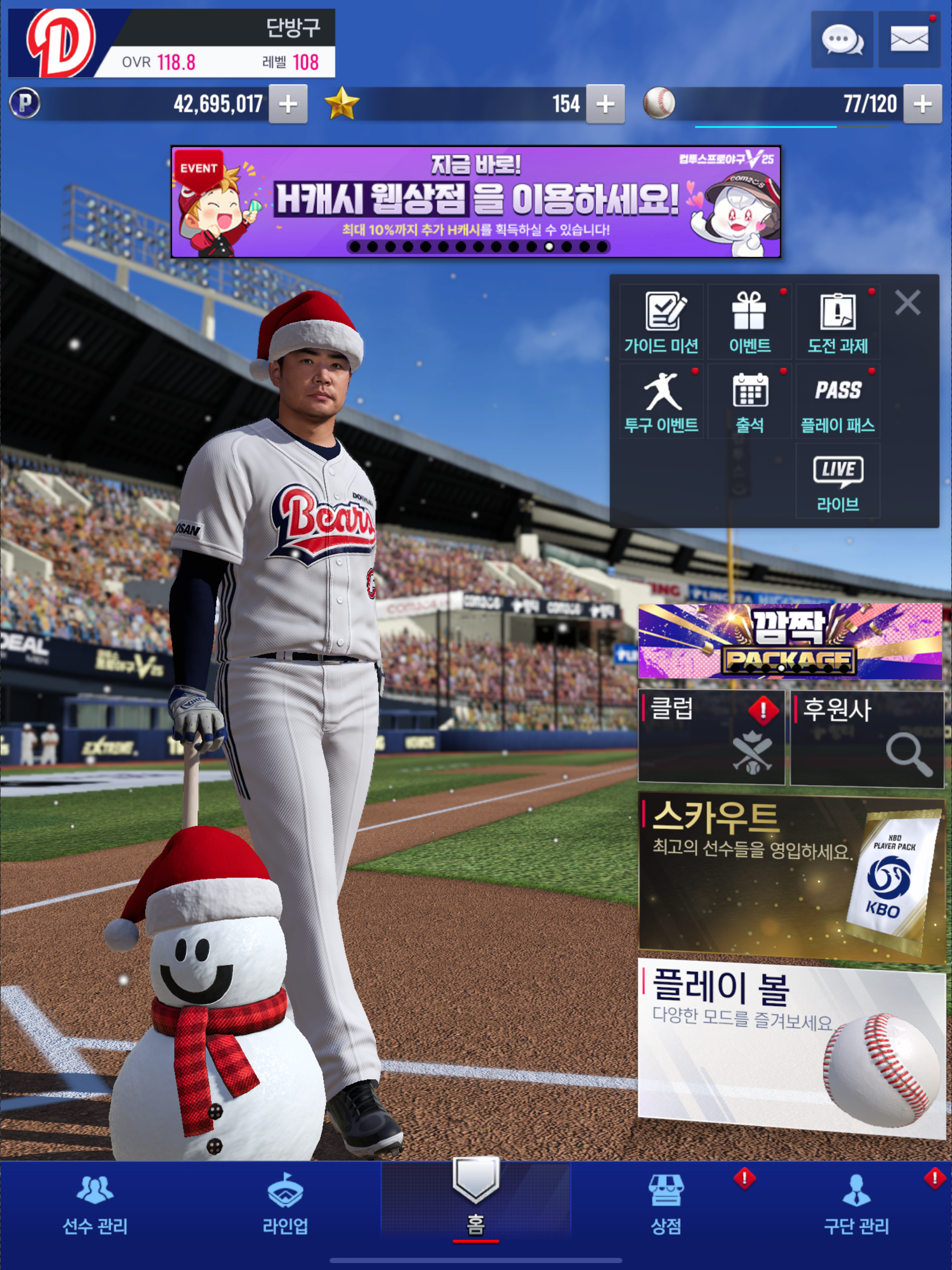
Task: Open the 후원사 sponsor panel
Action: pos(867,738)
